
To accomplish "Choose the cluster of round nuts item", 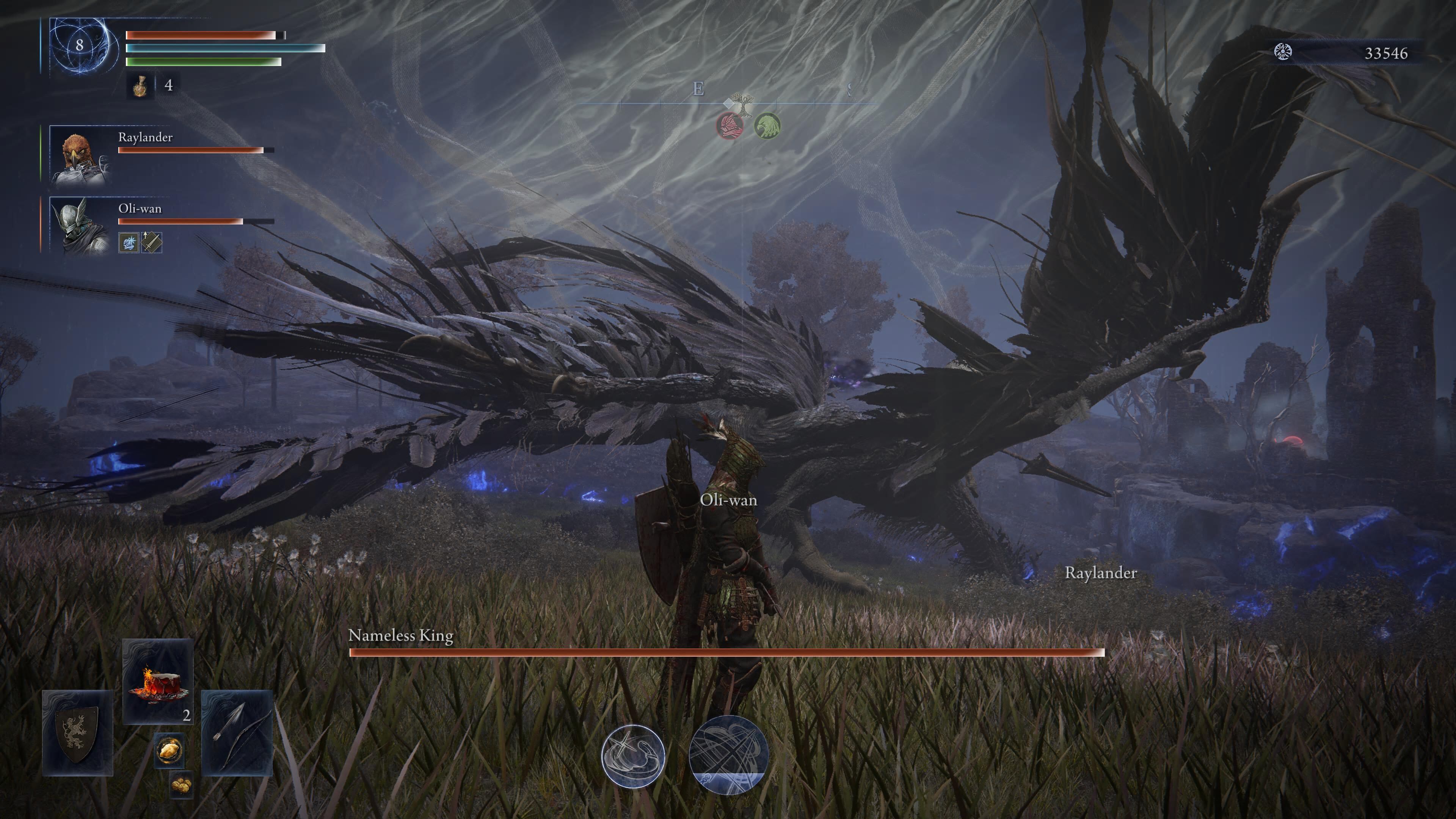I will pos(181,784).
